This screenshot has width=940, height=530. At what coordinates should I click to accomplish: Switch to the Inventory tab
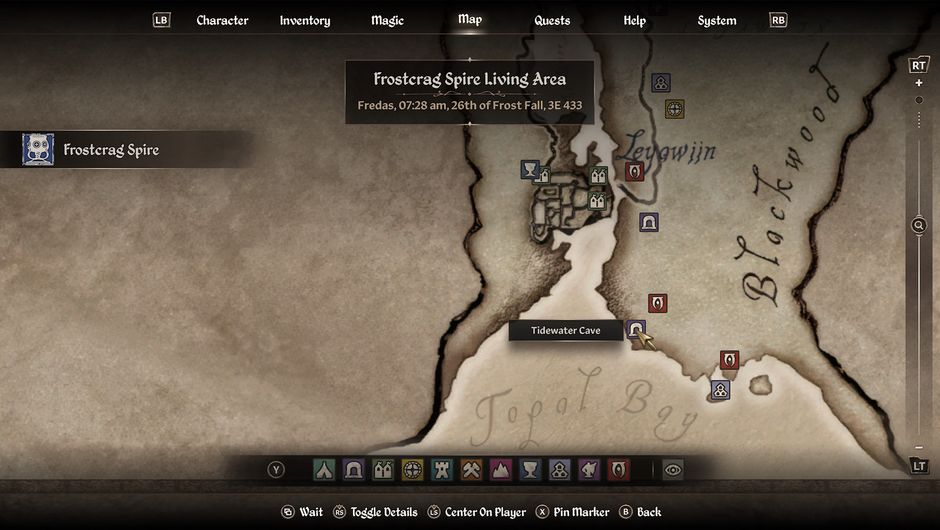305,20
